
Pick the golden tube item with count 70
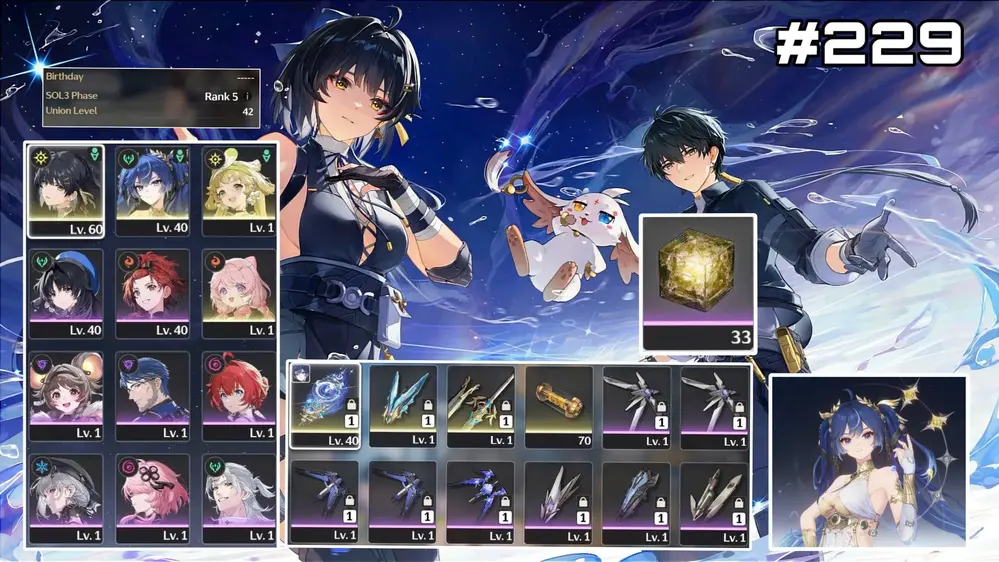[x=559, y=405]
